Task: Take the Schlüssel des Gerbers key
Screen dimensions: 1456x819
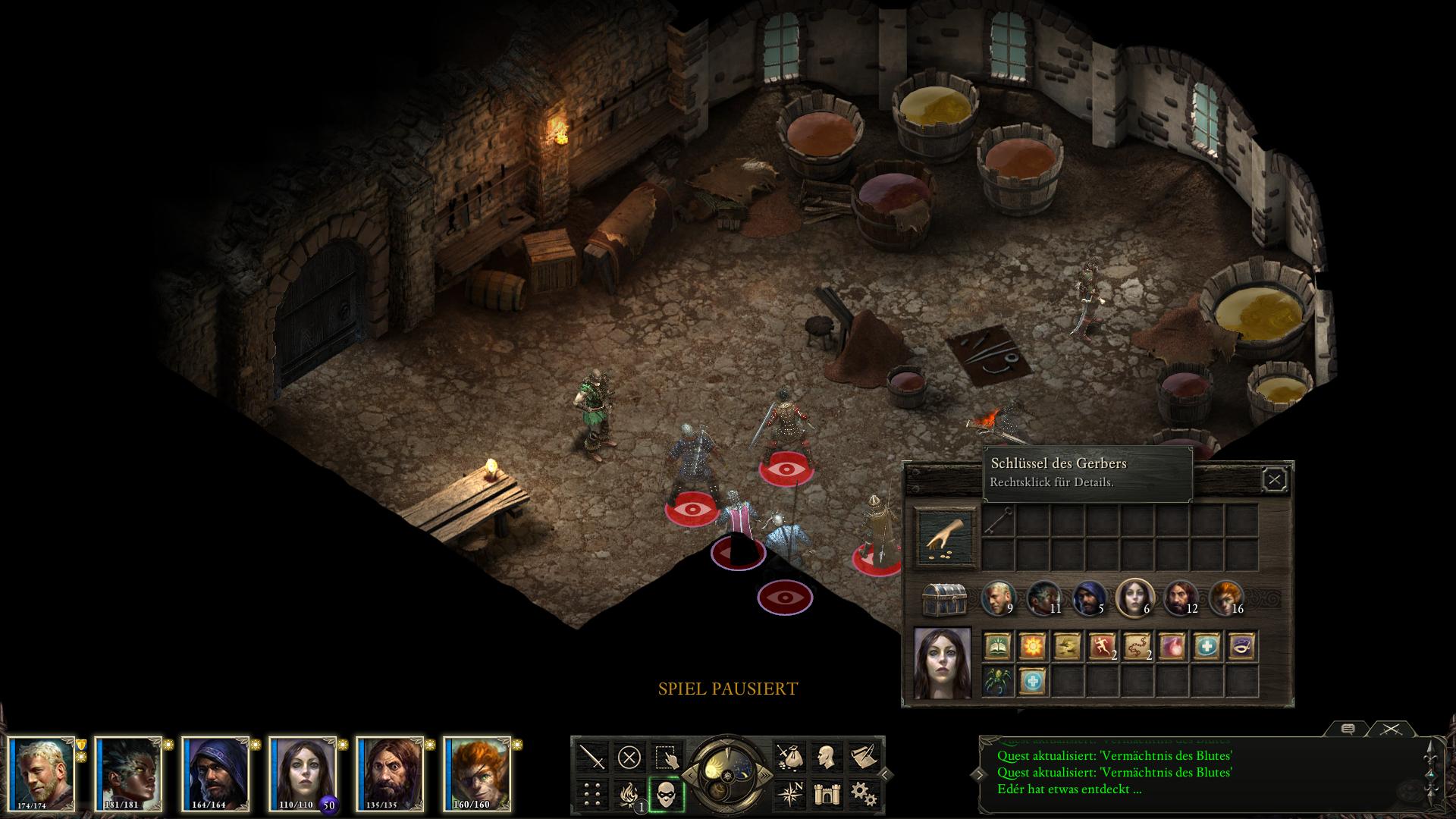Action: click(999, 521)
